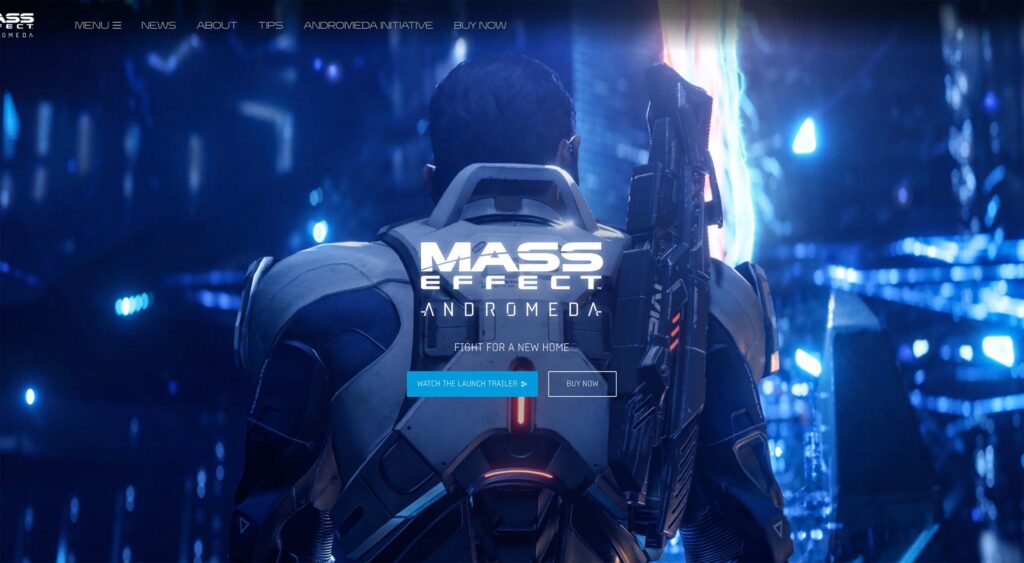Screen dimensions: 1024x563
Task: Go to the NEWS page
Action: 158,25
